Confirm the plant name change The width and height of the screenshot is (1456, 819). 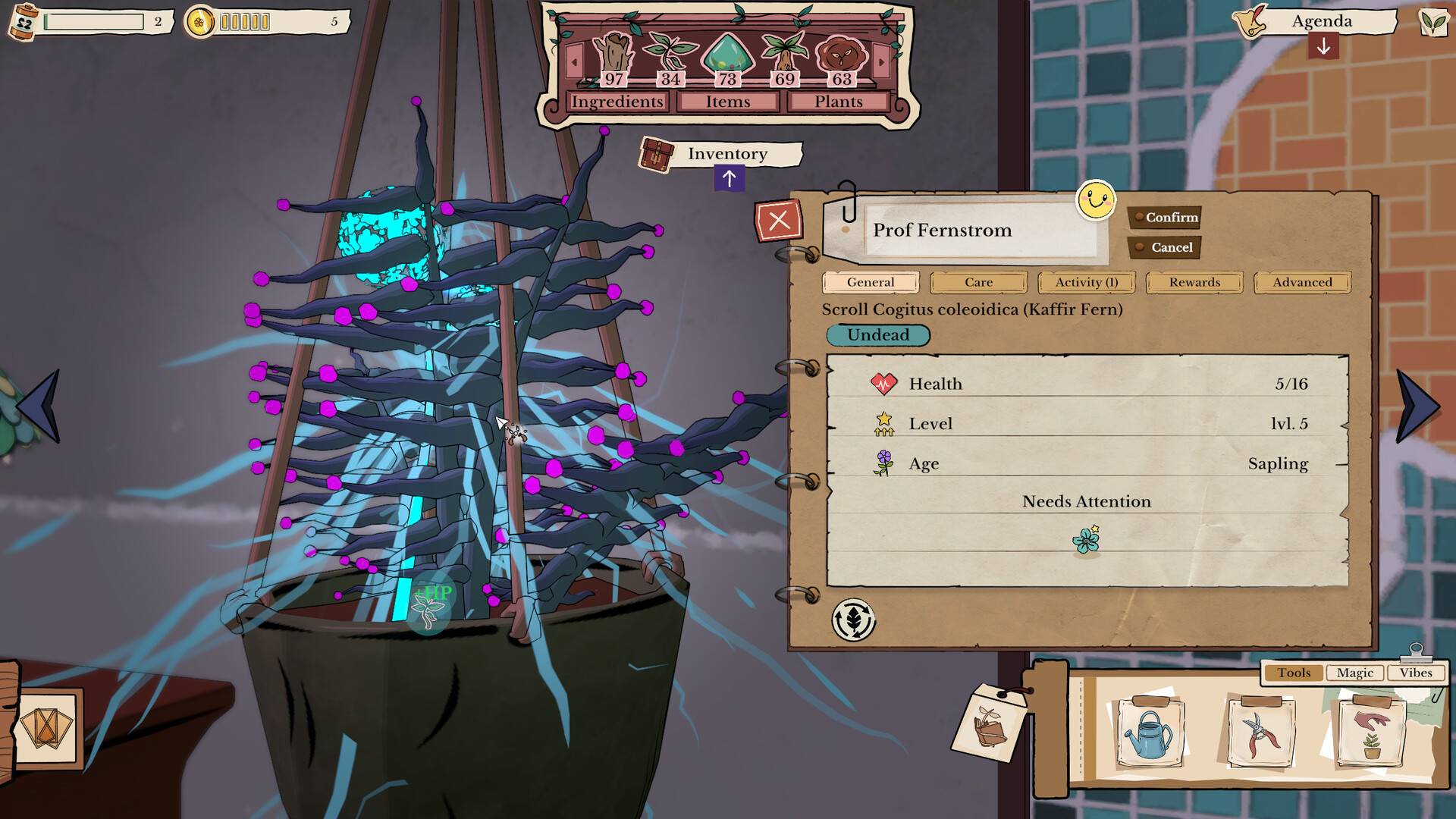tap(1164, 218)
